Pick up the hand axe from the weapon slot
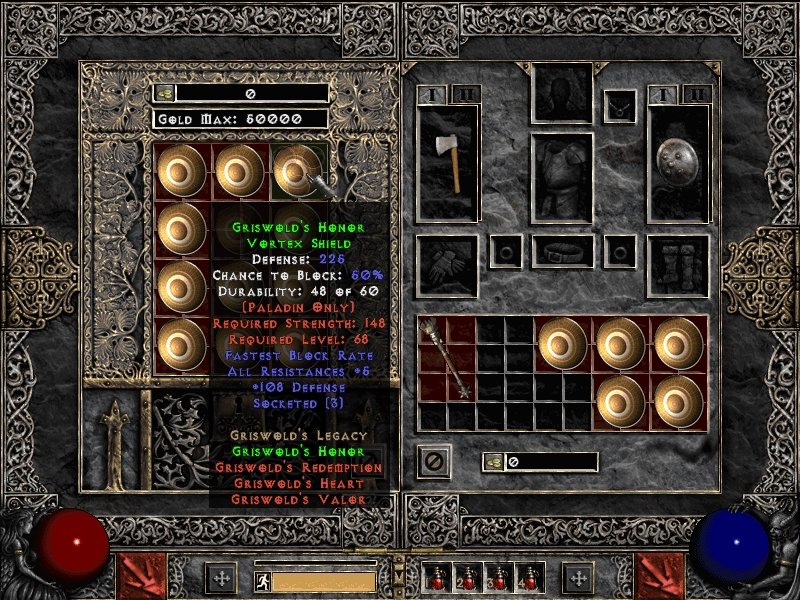 448,162
